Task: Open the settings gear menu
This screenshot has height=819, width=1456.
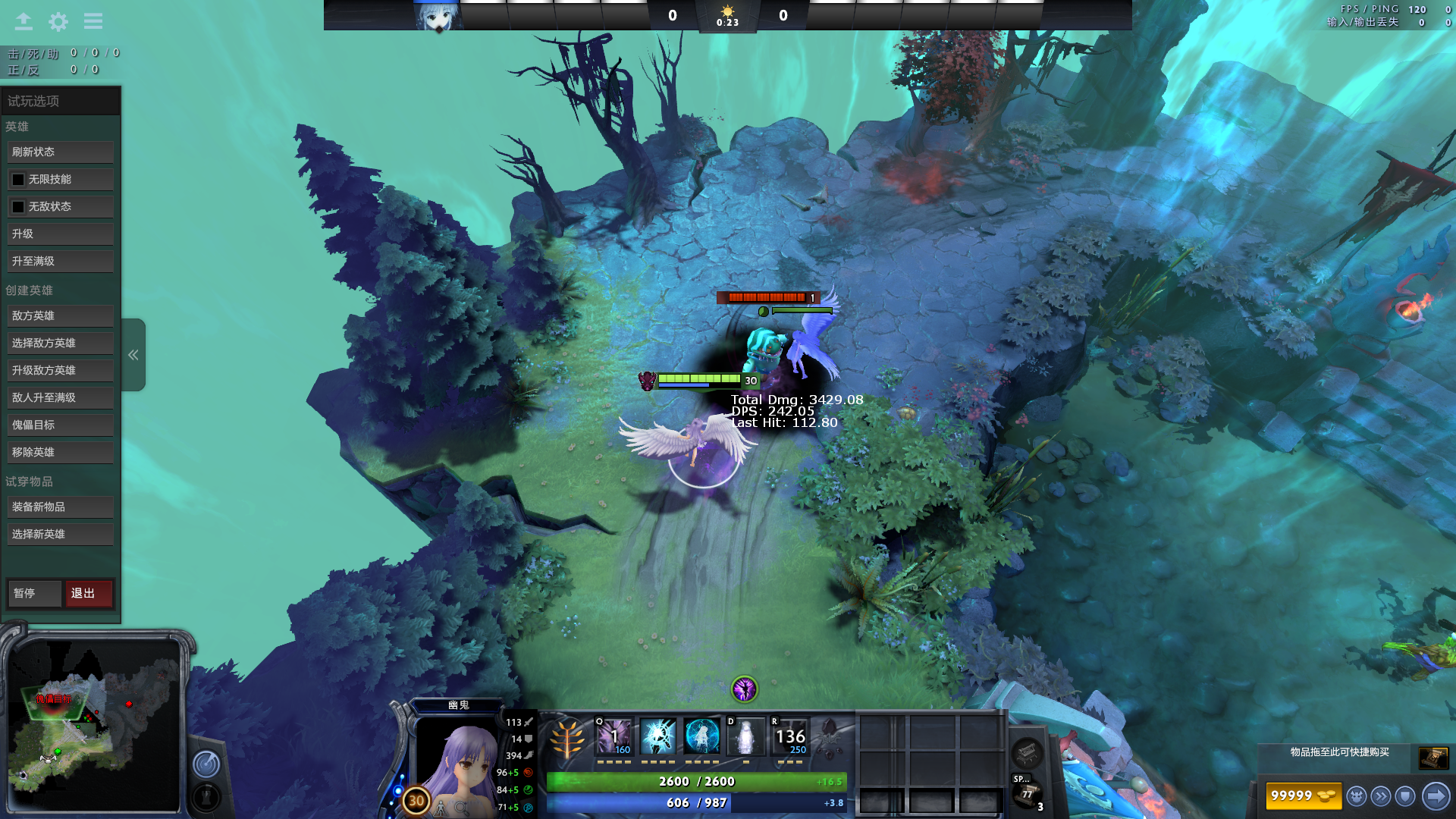Action: coord(58,22)
